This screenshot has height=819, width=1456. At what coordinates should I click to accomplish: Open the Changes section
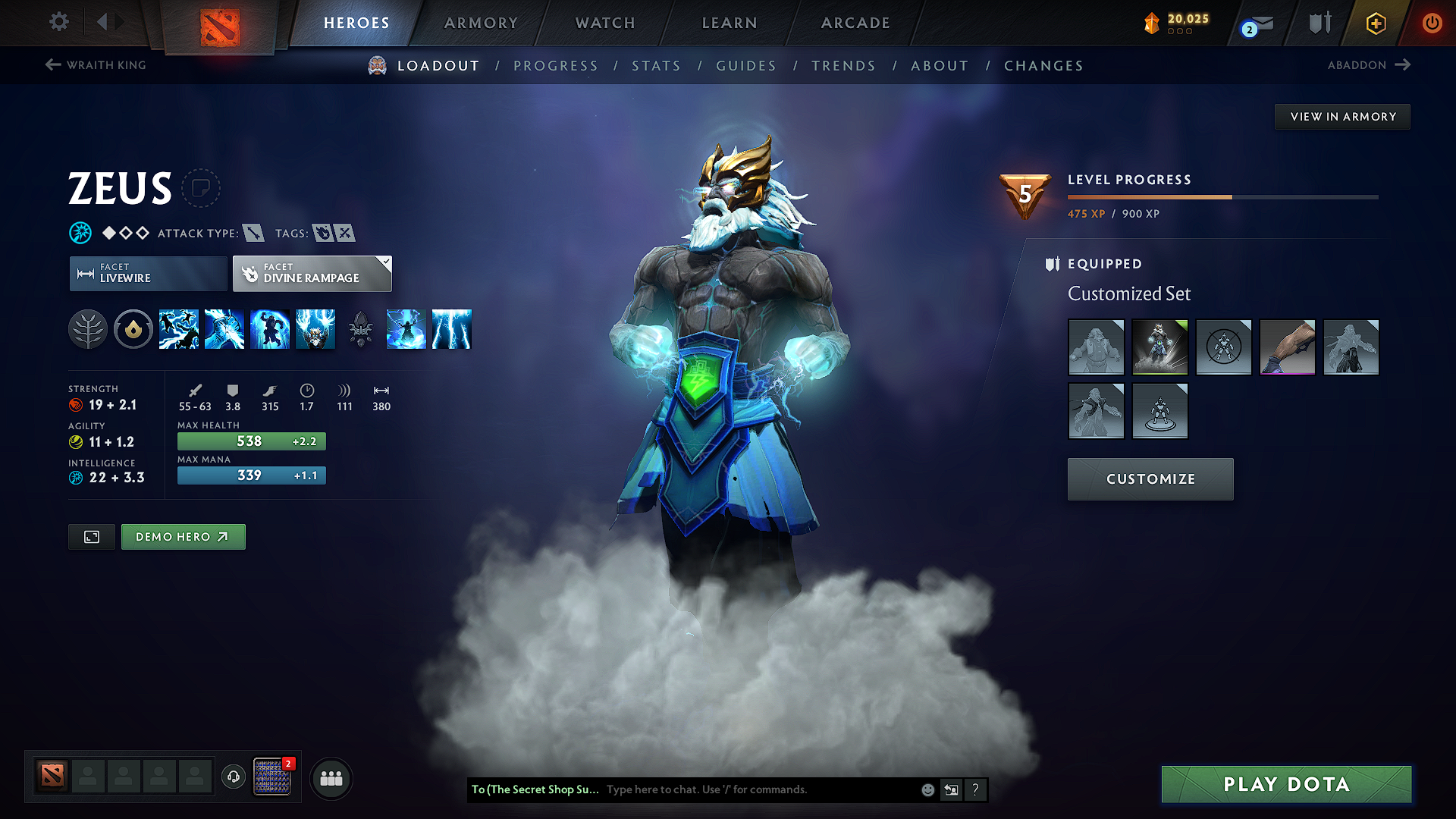(1043, 66)
